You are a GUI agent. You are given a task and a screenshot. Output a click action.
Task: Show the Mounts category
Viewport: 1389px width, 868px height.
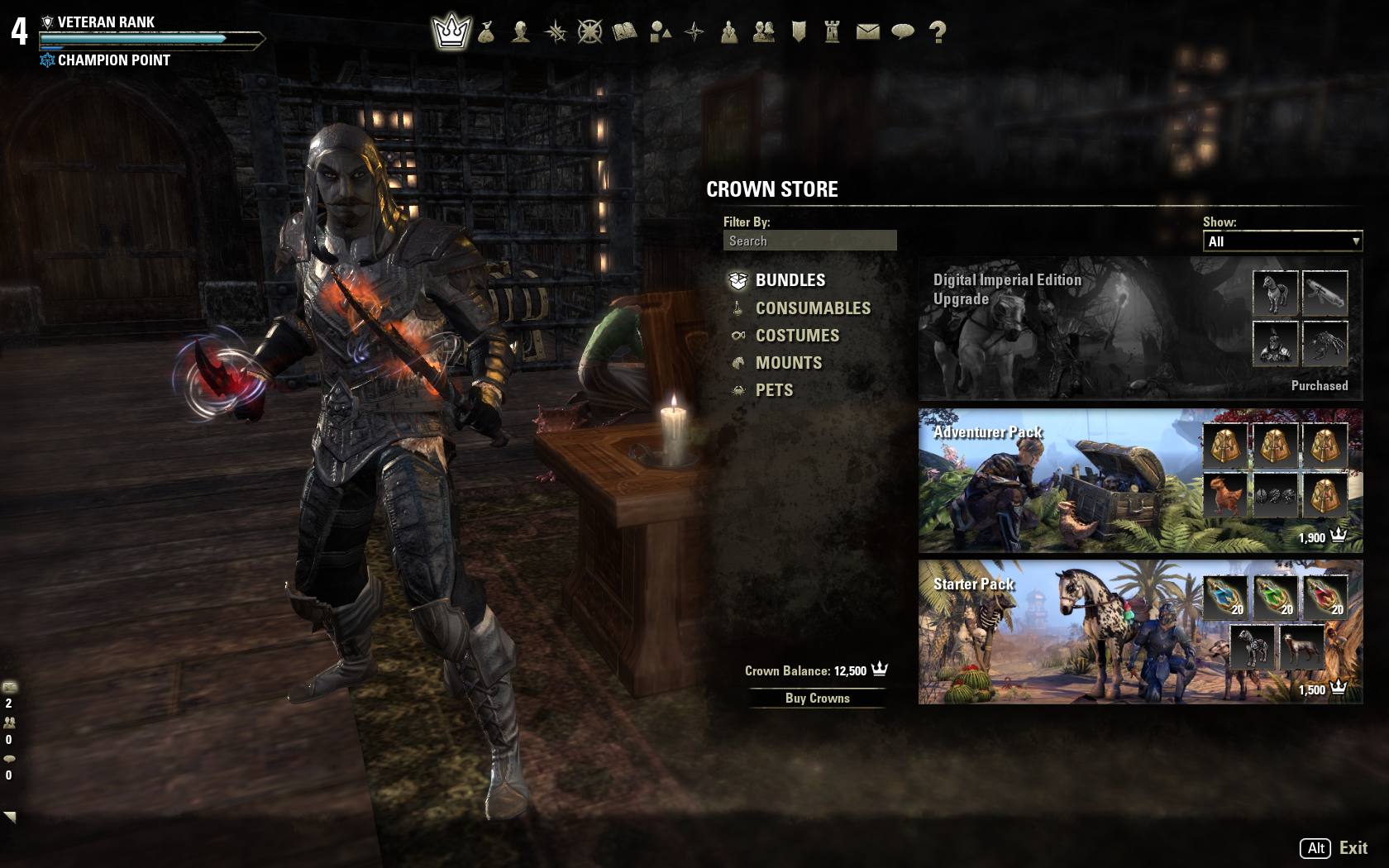(788, 363)
